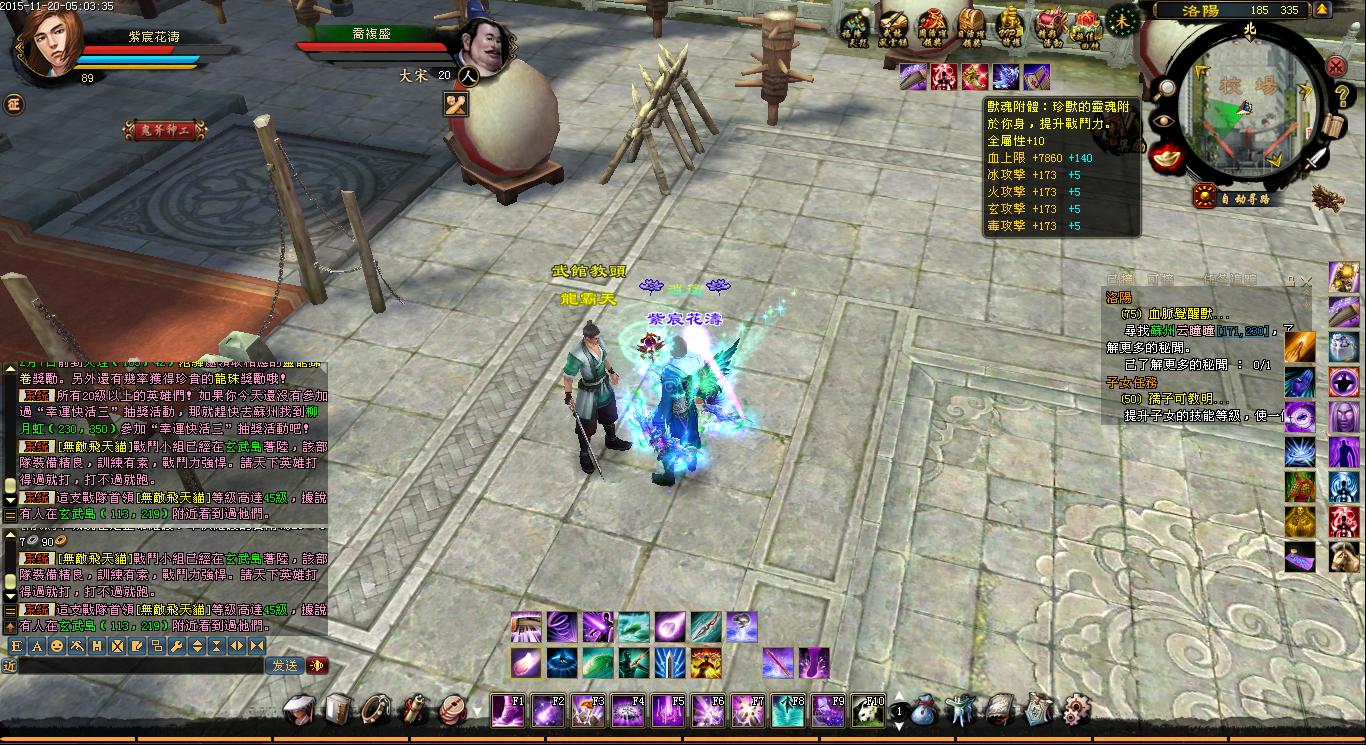Click the magnifying glass beside the minimap
Image resolution: width=1366 pixels, height=745 pixels.
tap(1165, 87)
